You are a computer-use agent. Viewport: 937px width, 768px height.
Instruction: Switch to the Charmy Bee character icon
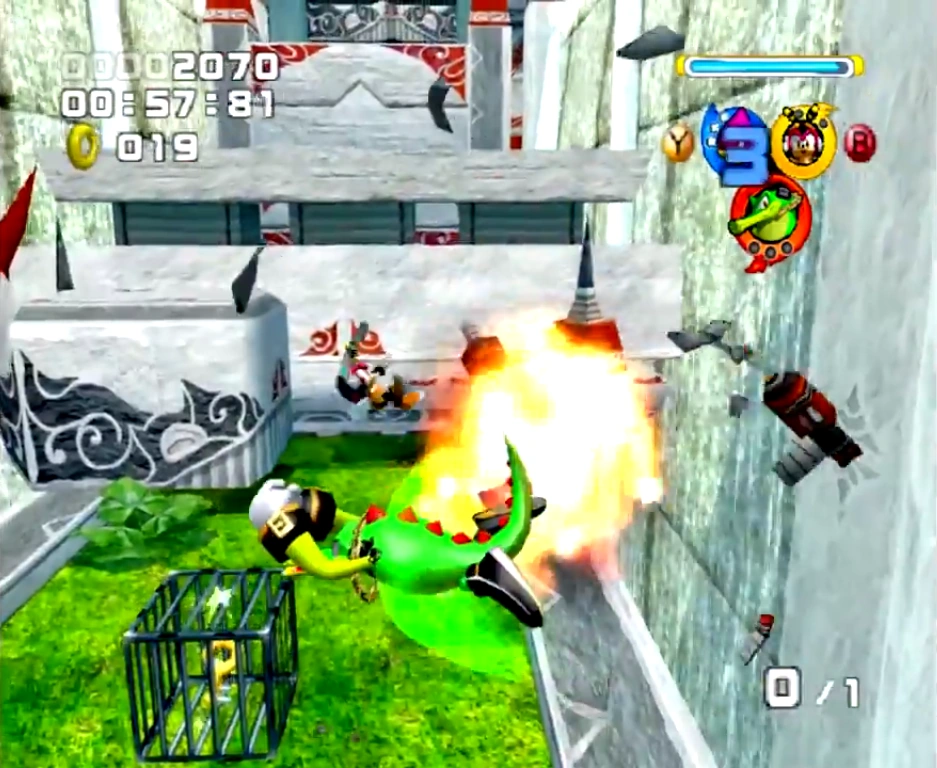pos(803,139)
